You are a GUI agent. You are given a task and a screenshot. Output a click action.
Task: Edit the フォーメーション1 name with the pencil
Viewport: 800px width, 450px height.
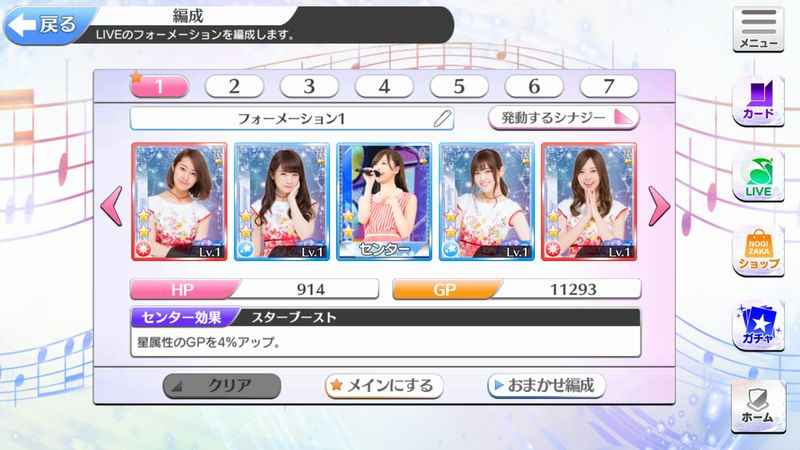point(443,118)
